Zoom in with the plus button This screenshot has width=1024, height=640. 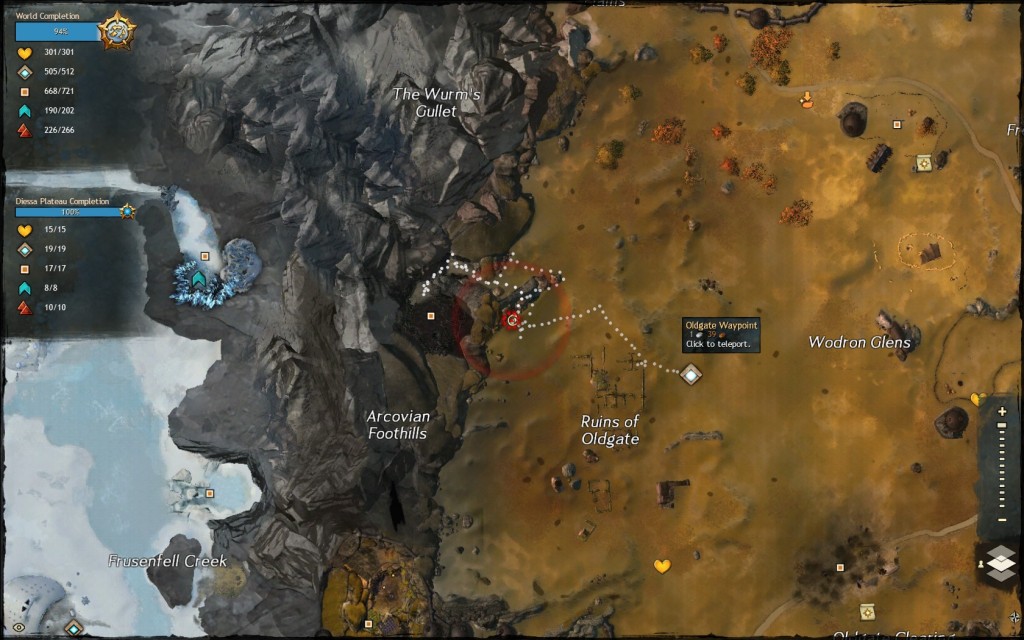(x=1001, y=411)
